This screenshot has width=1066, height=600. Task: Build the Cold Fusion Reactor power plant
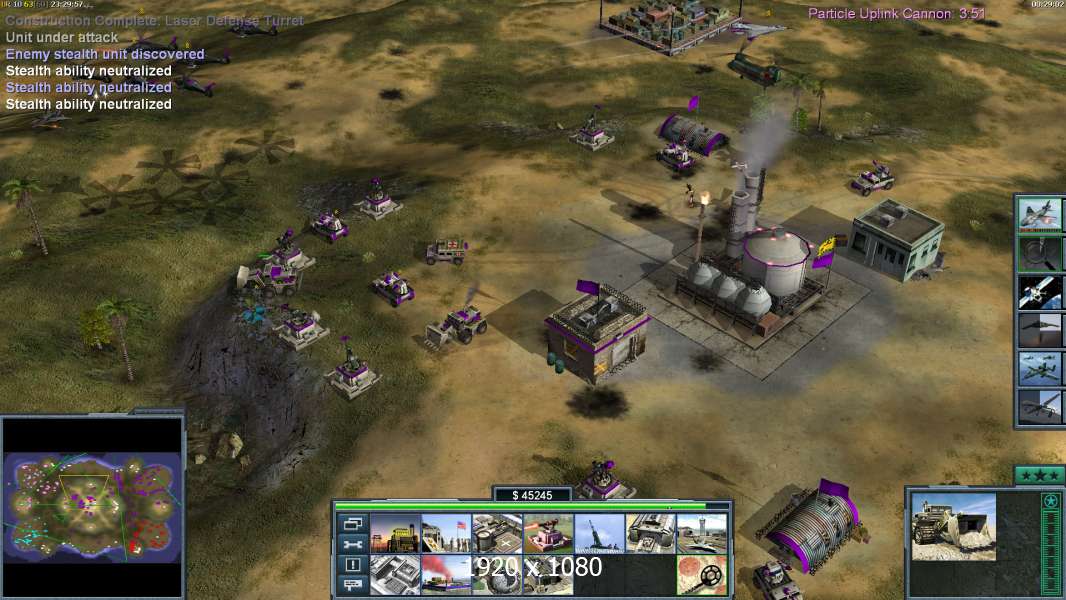pyautogui.click(x=394, y=534)
